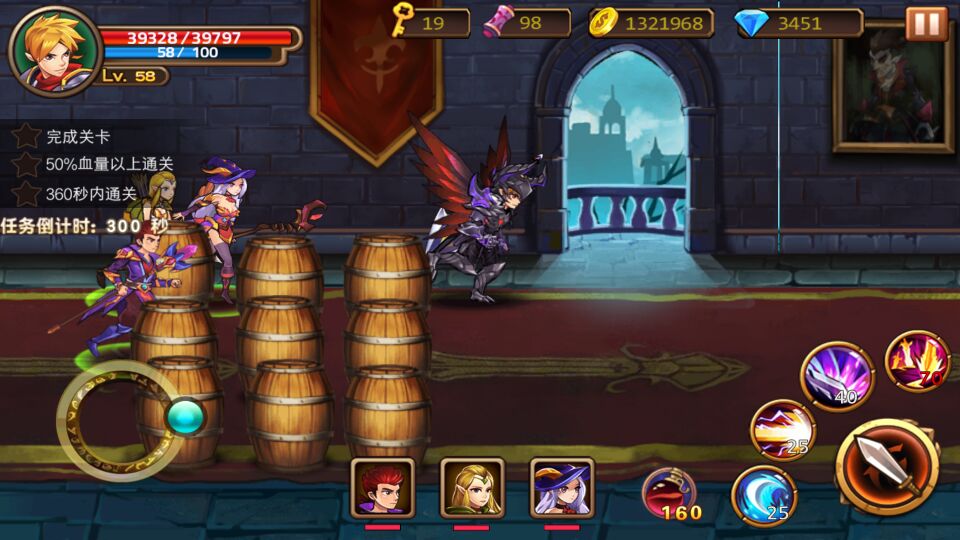Image resolution: width=960 pixels, height=540 pixels.
Task: Cast the fiery dash skill costing 25
Action: point(783,429)
